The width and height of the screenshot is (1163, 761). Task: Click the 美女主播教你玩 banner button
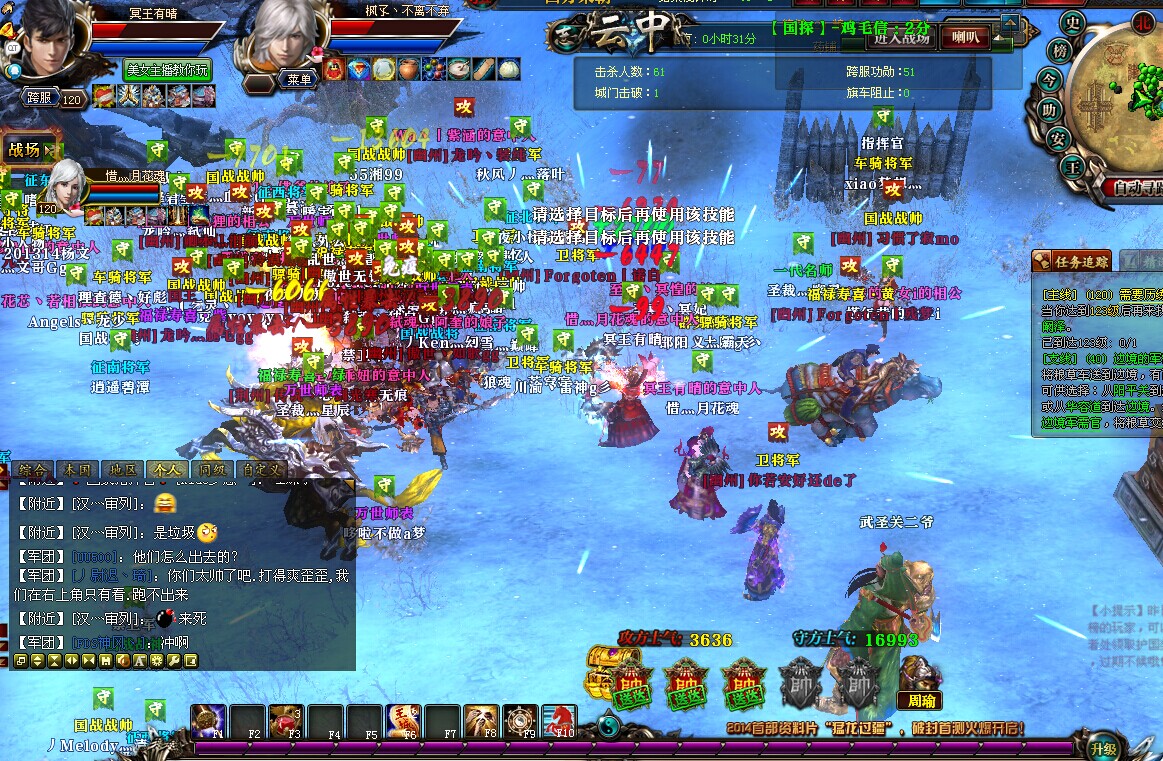(167, 69)
